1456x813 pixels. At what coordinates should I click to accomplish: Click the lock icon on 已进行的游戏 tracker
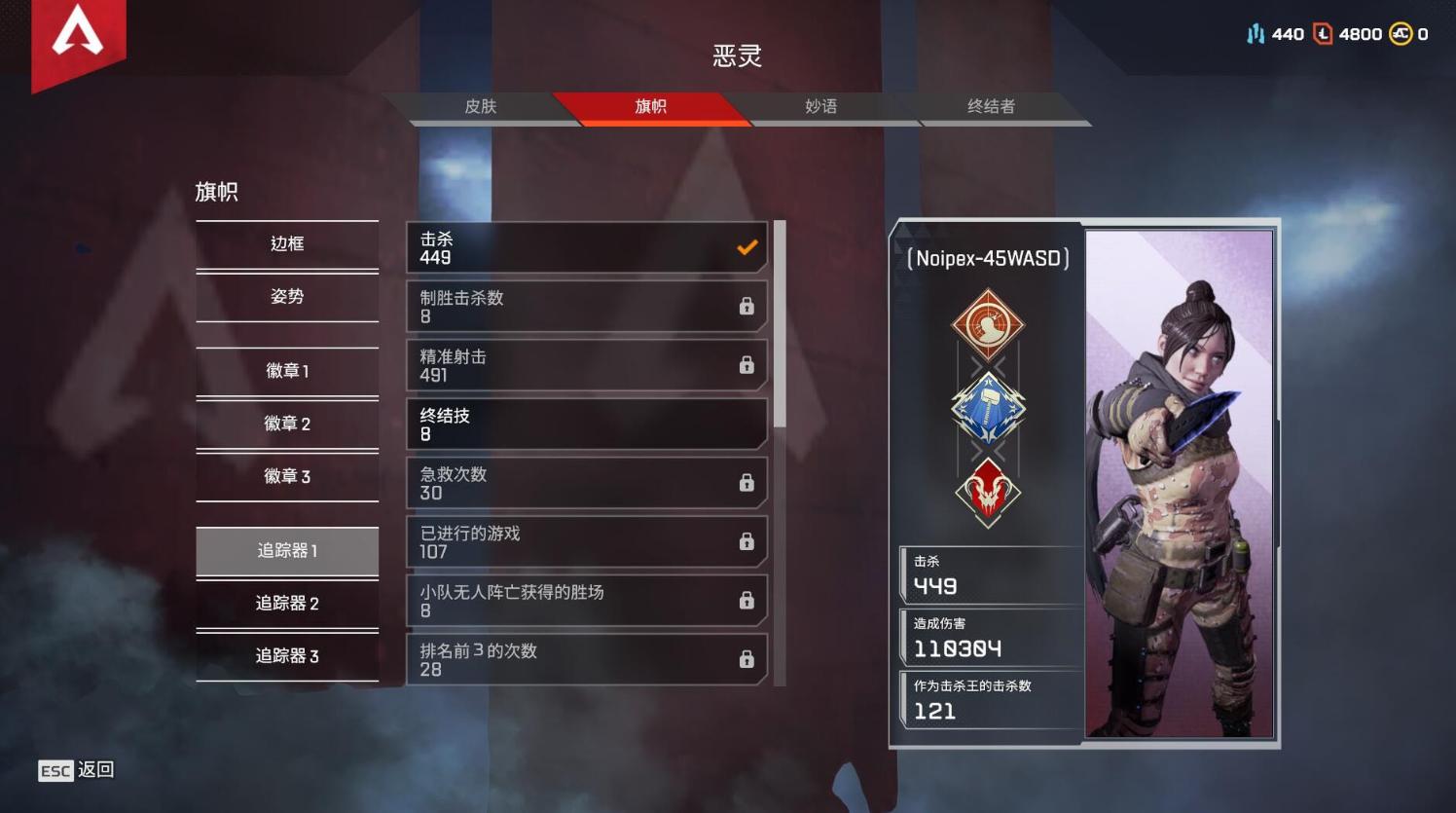(x=746, y=540)
